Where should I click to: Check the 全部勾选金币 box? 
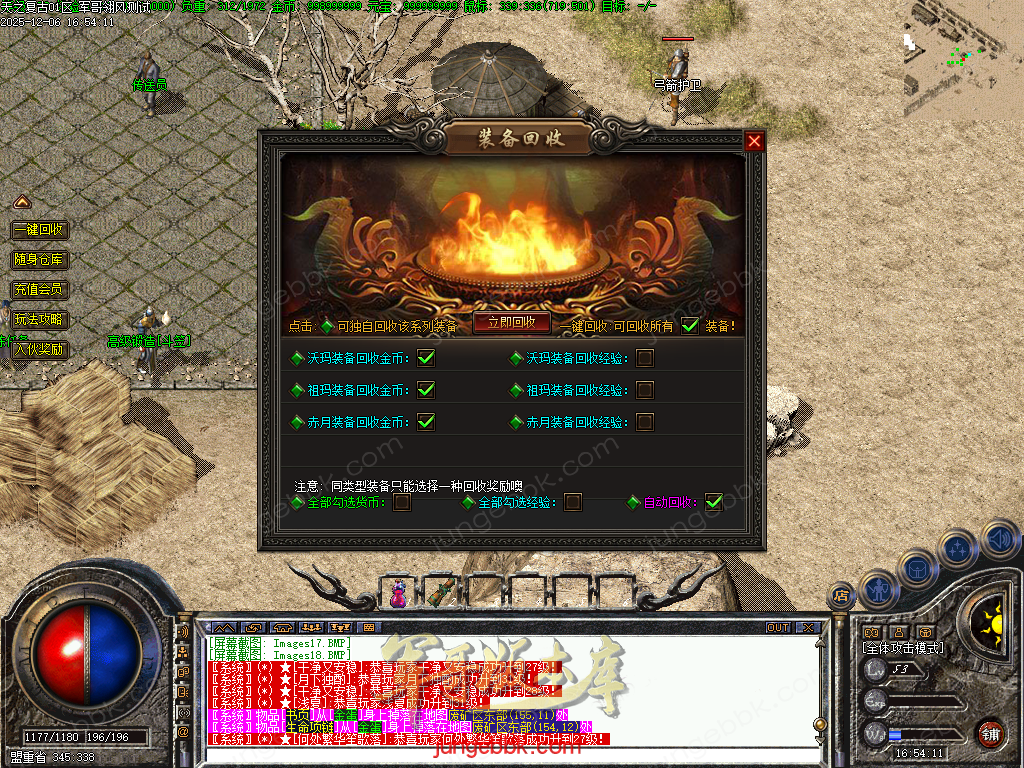402,502
